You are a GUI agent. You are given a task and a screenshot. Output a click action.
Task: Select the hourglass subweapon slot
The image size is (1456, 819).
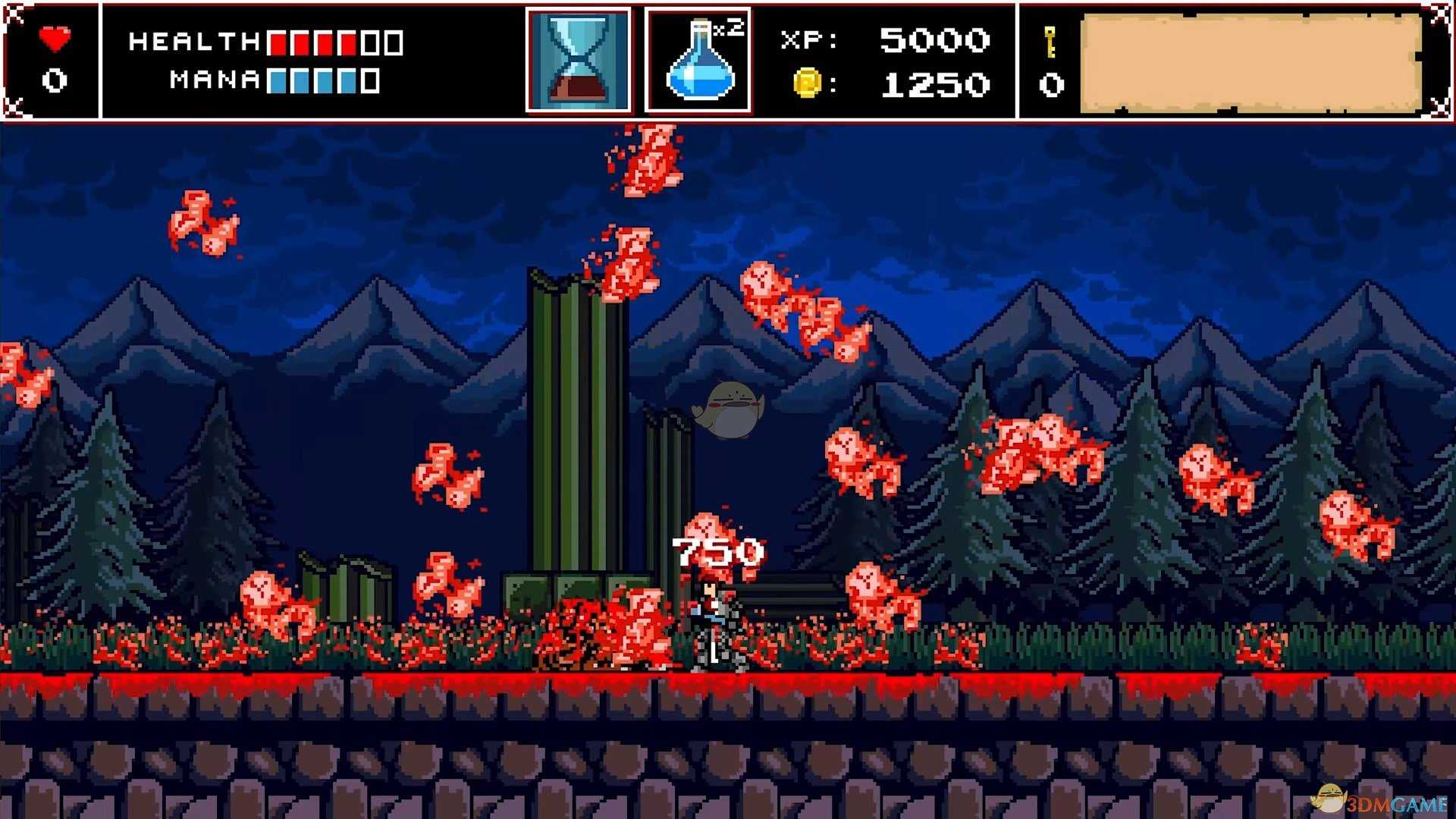click(578, 61)
